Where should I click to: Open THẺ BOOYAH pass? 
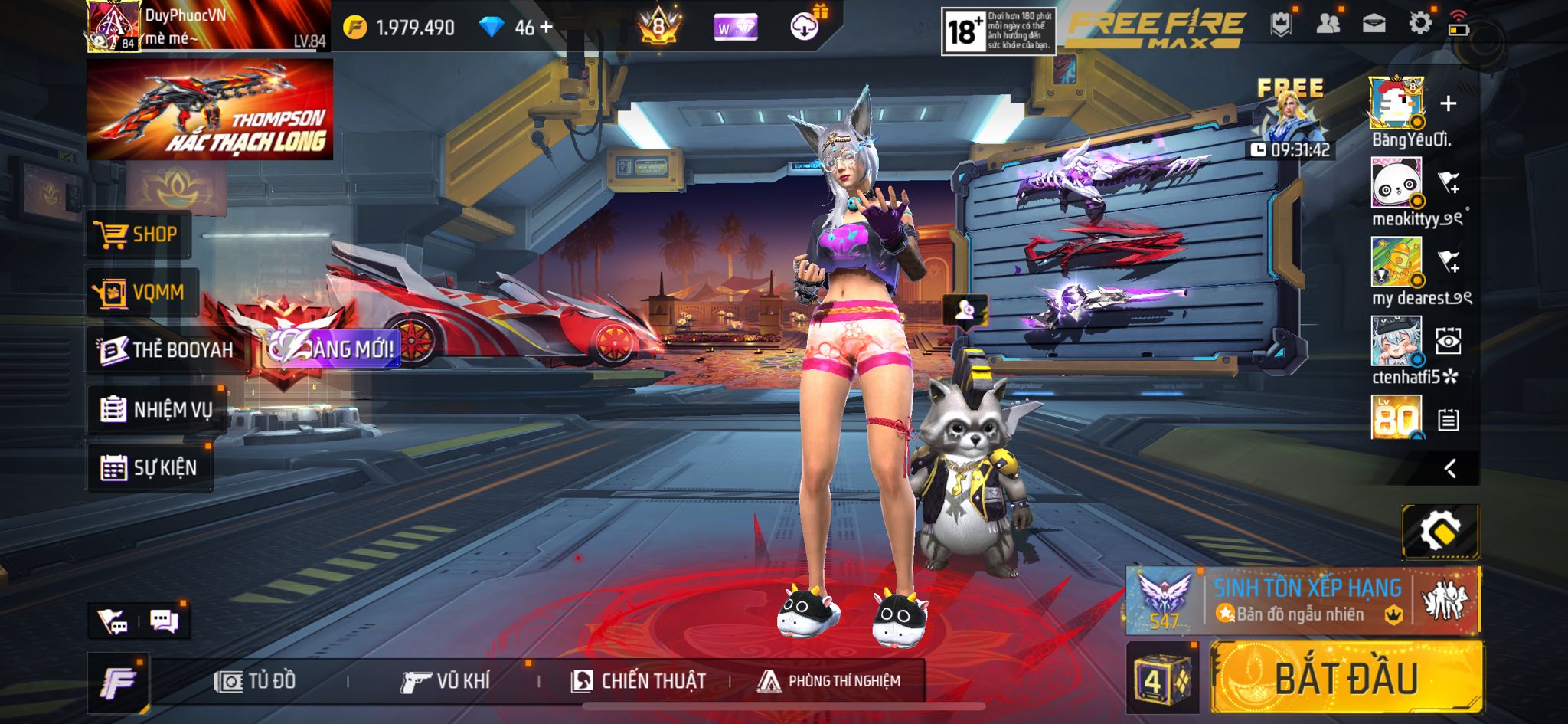(x=167, y=350)
